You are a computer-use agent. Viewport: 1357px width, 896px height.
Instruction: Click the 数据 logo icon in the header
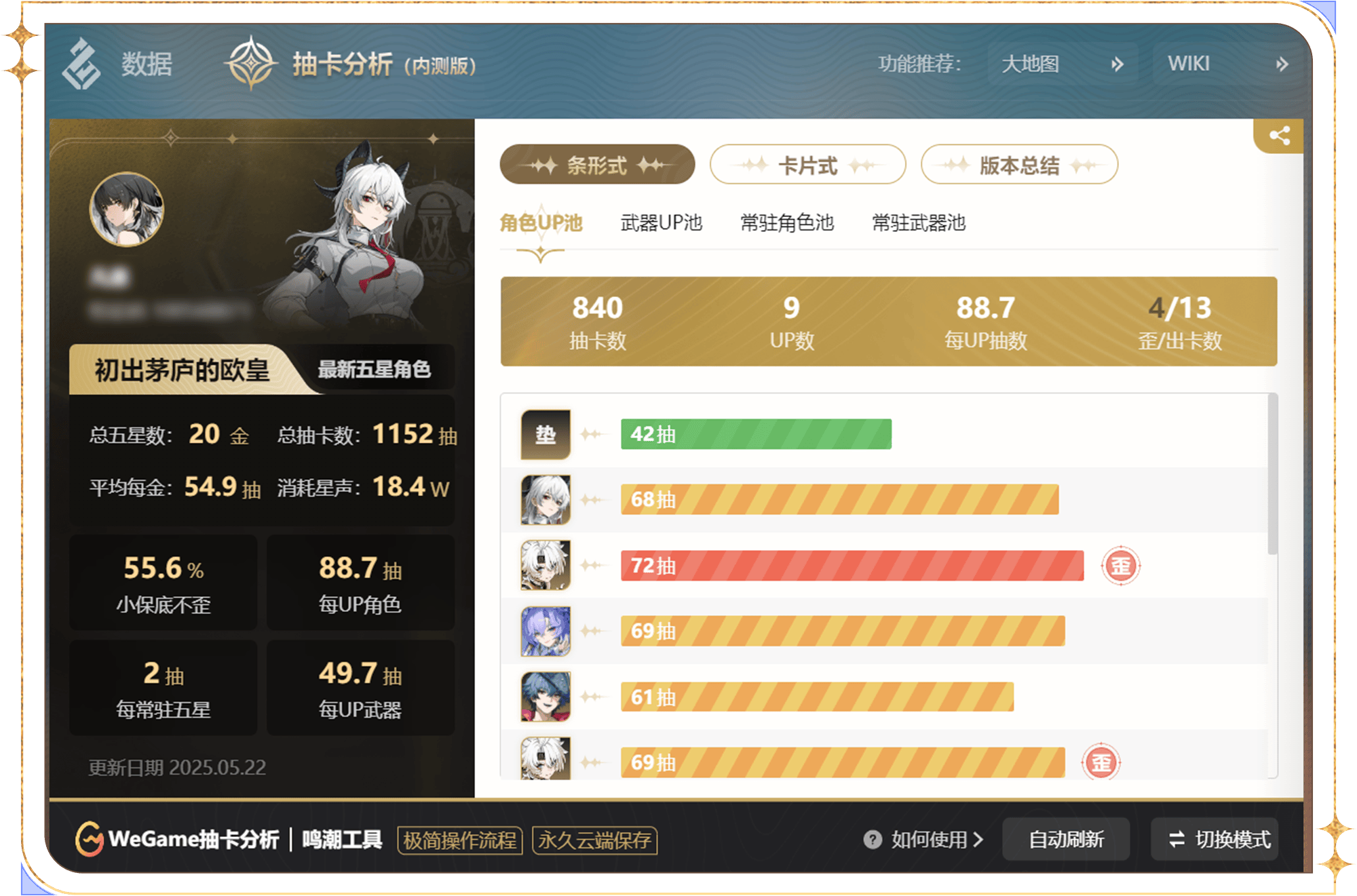pyautogui.click(x=81, y=64)
